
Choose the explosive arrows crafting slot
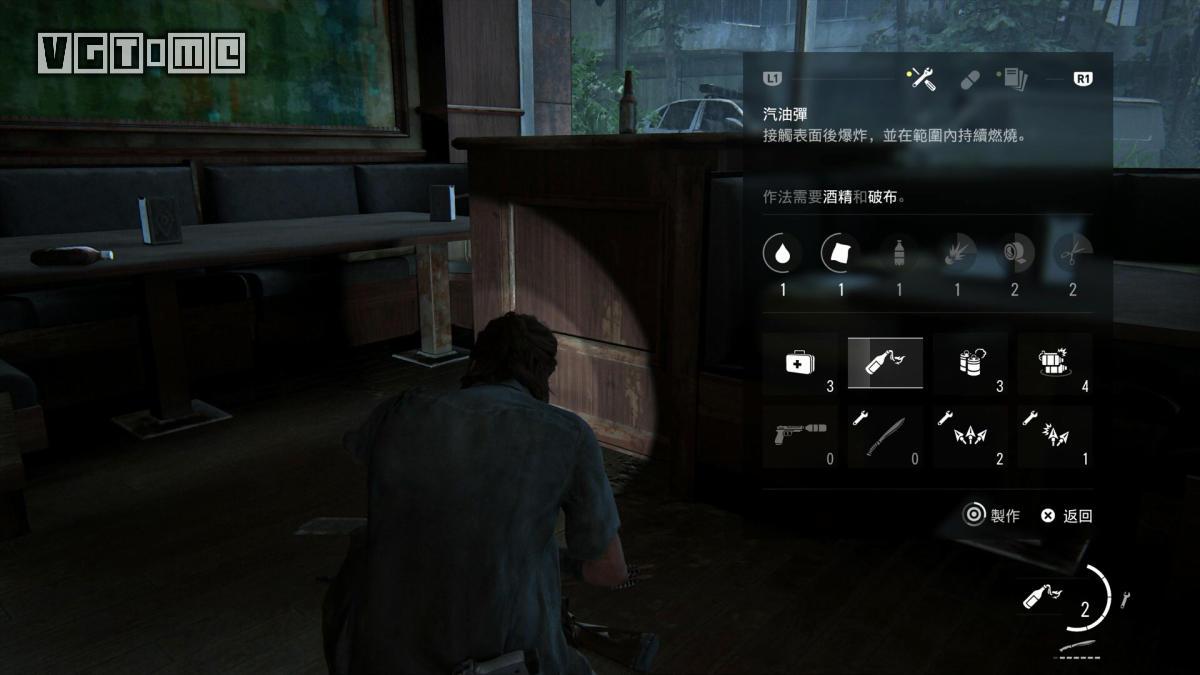tap(1055, 437)
